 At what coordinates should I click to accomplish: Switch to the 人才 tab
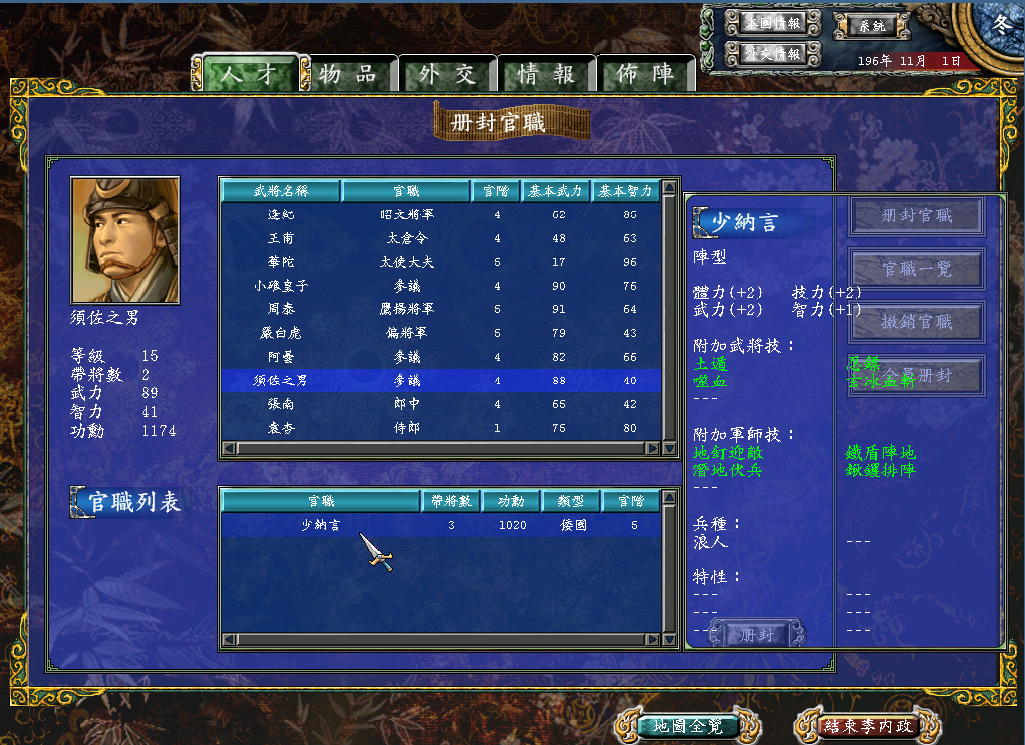(250, 75)
